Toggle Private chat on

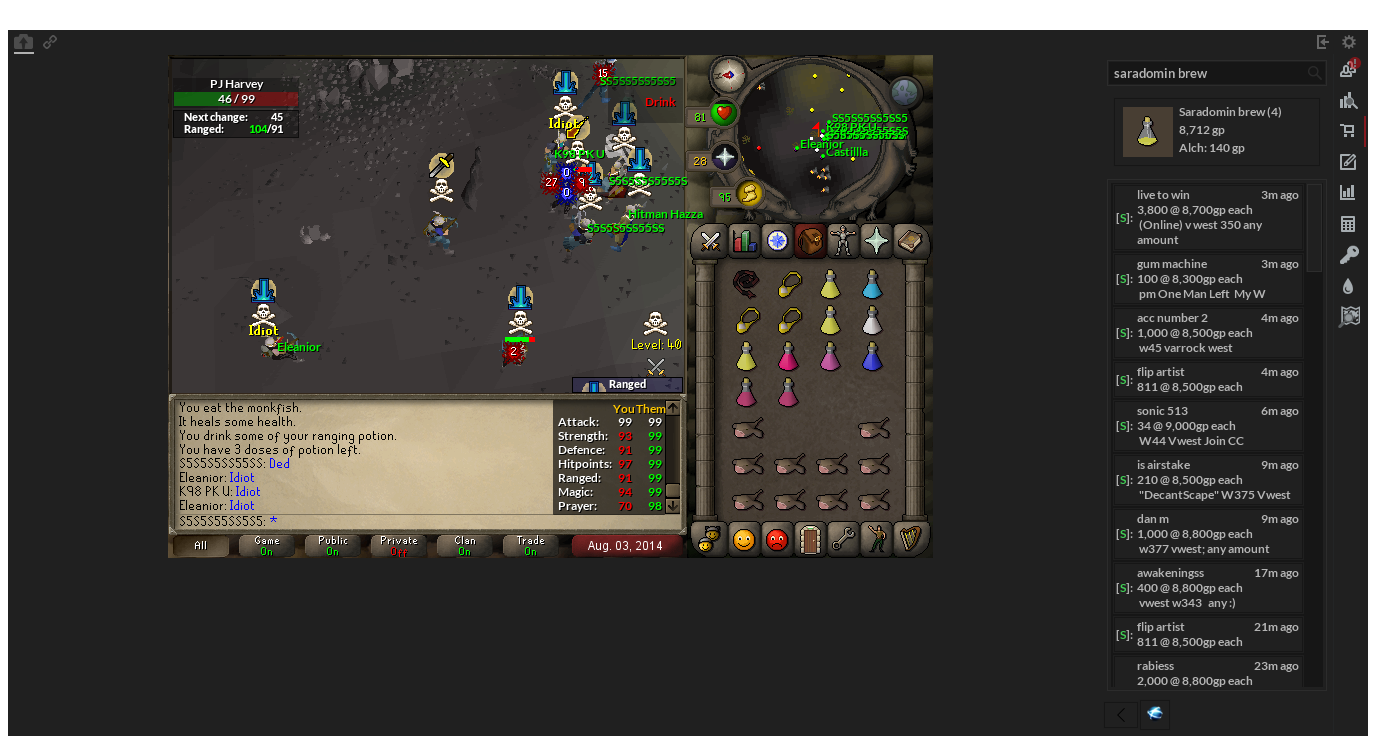click(397, 544)
